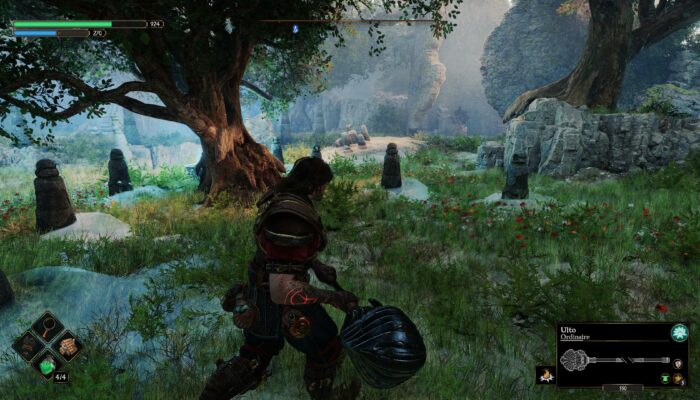Select the magnifying glass quick slot
The image size is (700, 400).
[48, 329]
